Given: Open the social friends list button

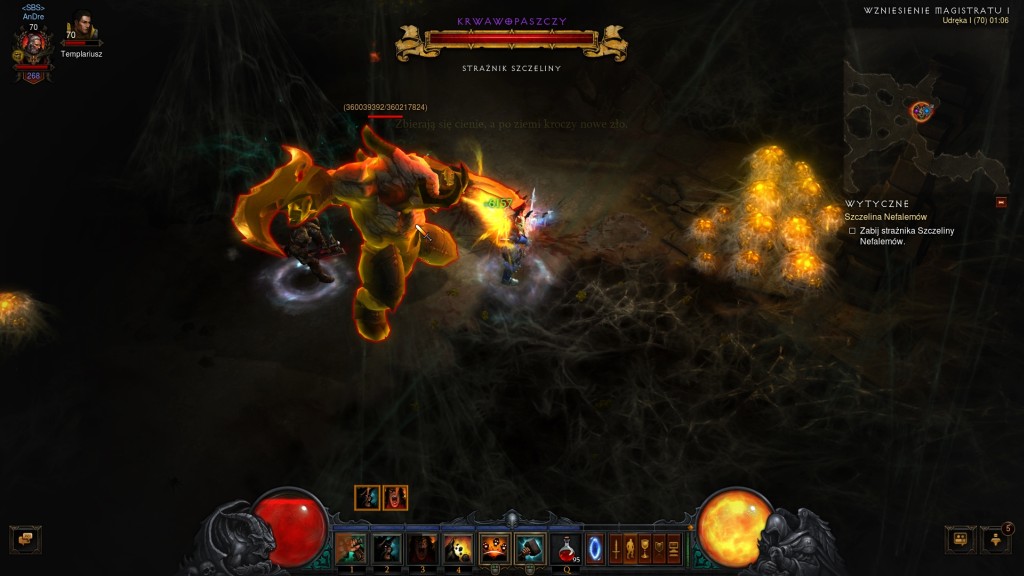Looking at the screenshot, I should point(960,539).
